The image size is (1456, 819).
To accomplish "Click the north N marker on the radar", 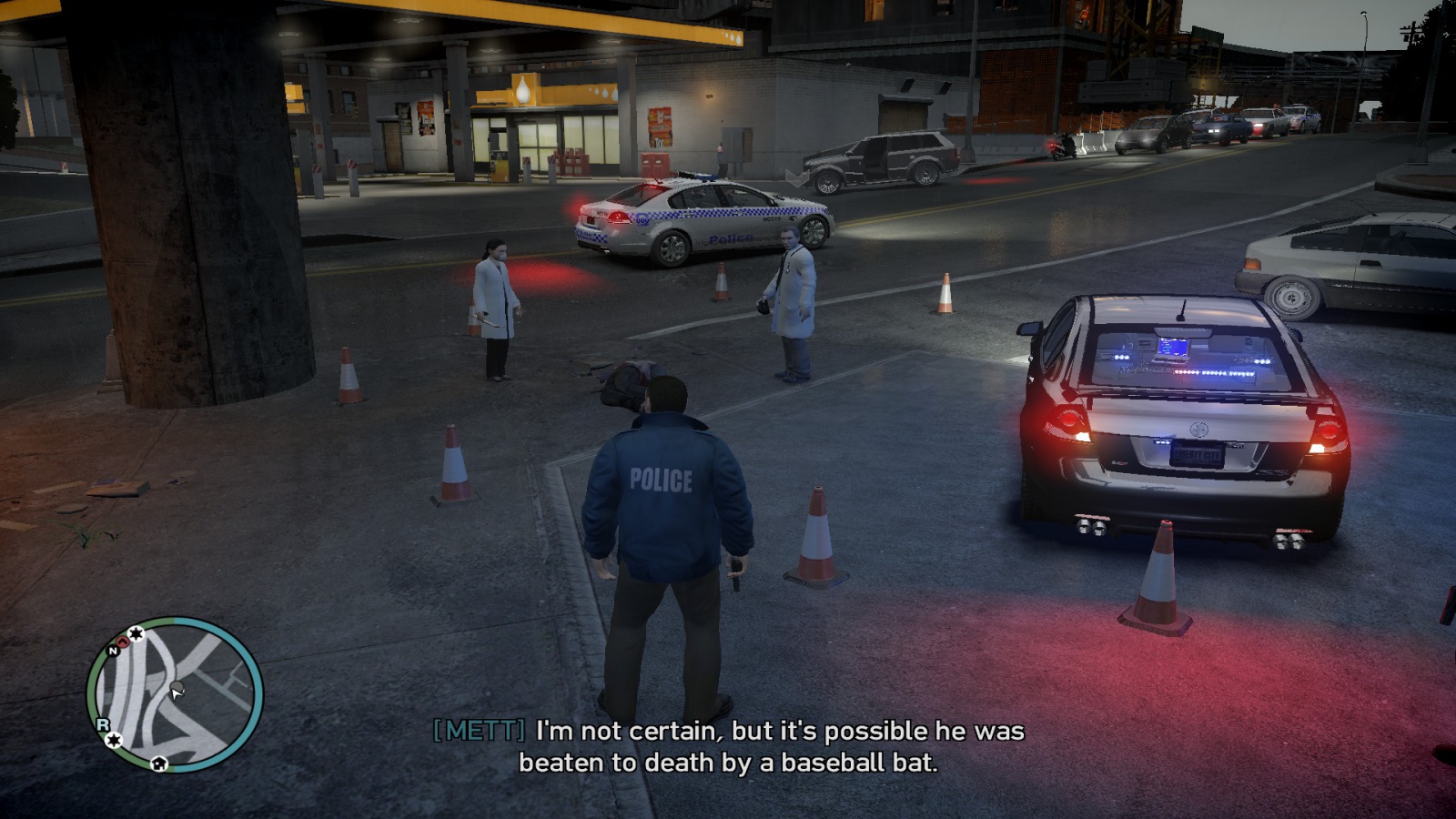I will 113,651.
